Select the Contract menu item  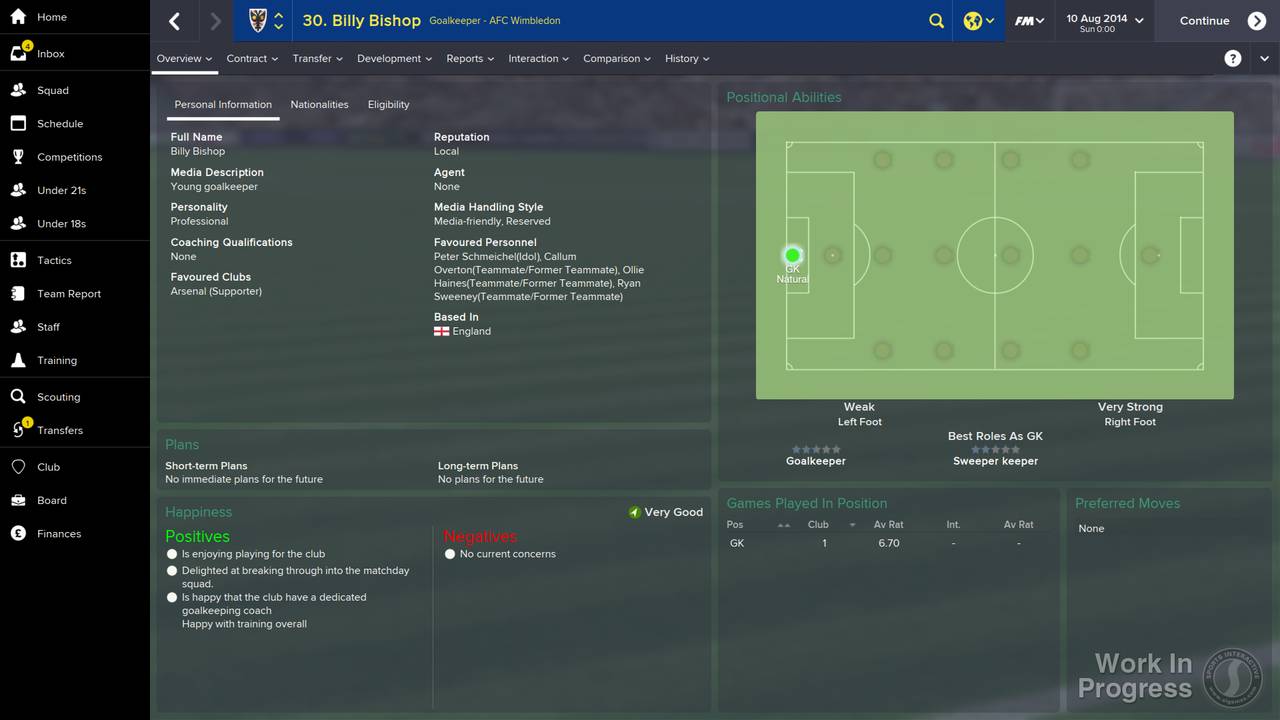(246, 58)
